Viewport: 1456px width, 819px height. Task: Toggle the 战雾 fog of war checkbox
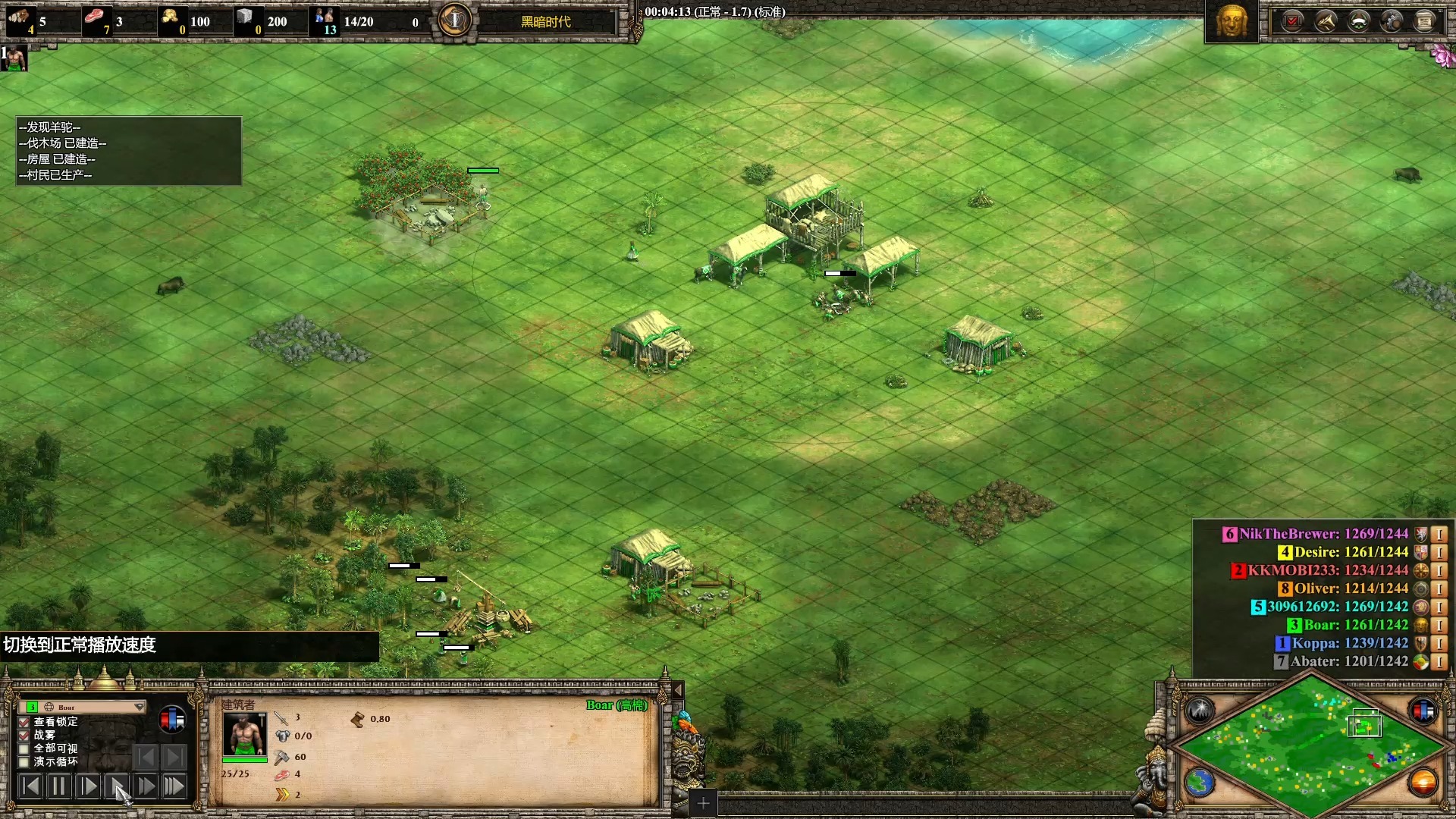click(x=24, y=736)
